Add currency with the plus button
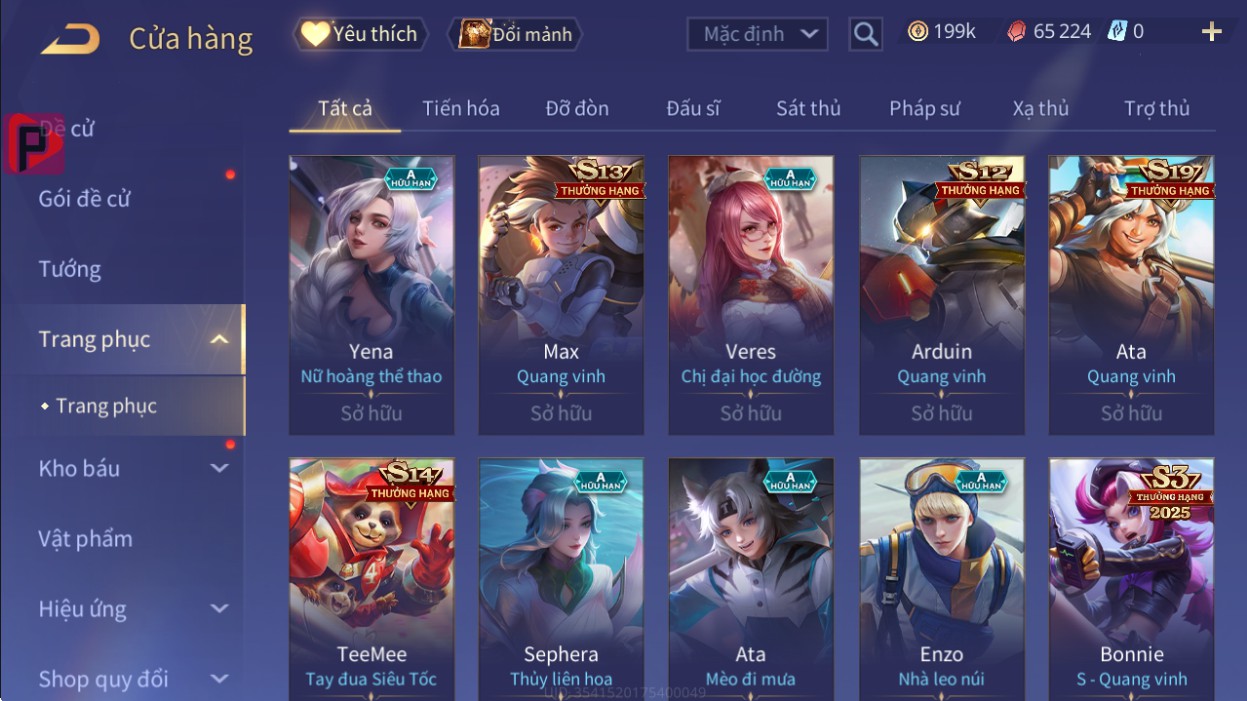The height and width of the screenshot is (701, 1247). [x=1211, y=32]
